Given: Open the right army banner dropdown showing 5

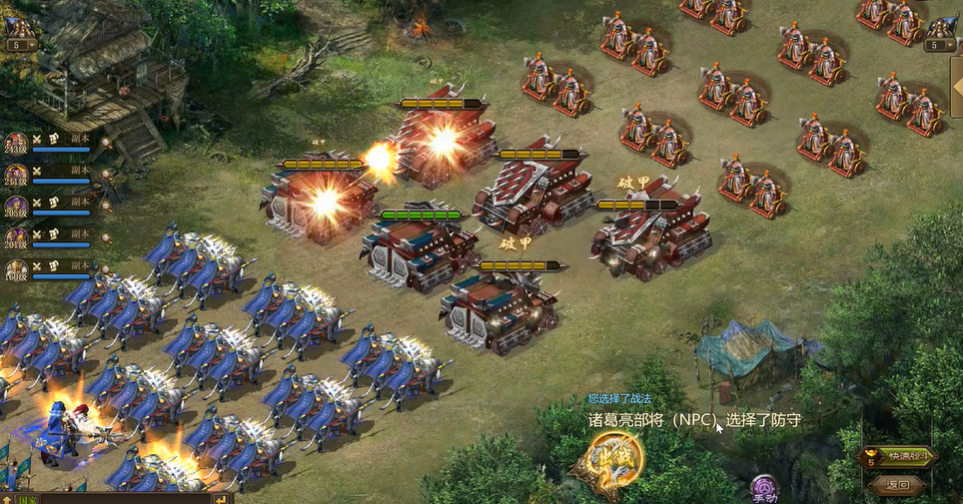Looking at the screenshot, I should click(940, 45).
